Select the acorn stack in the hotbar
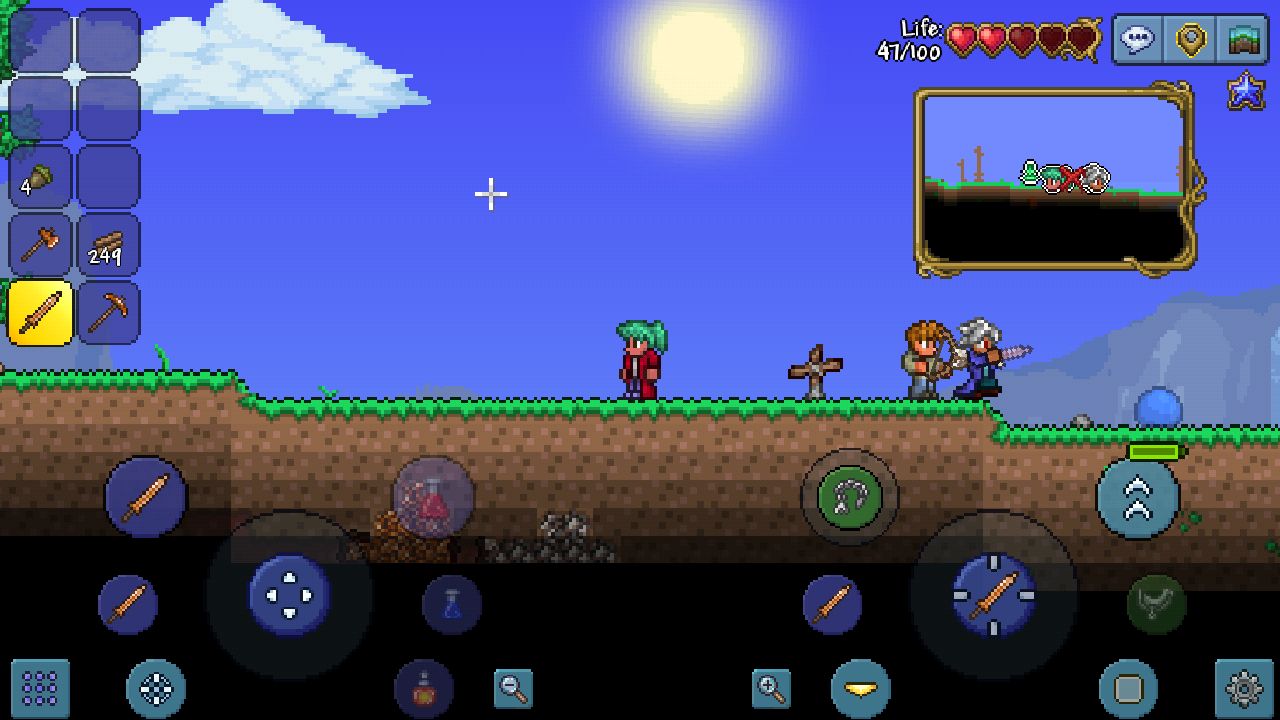The width and height of the screenshot is (1280, 720). click(x=38, y=180)
